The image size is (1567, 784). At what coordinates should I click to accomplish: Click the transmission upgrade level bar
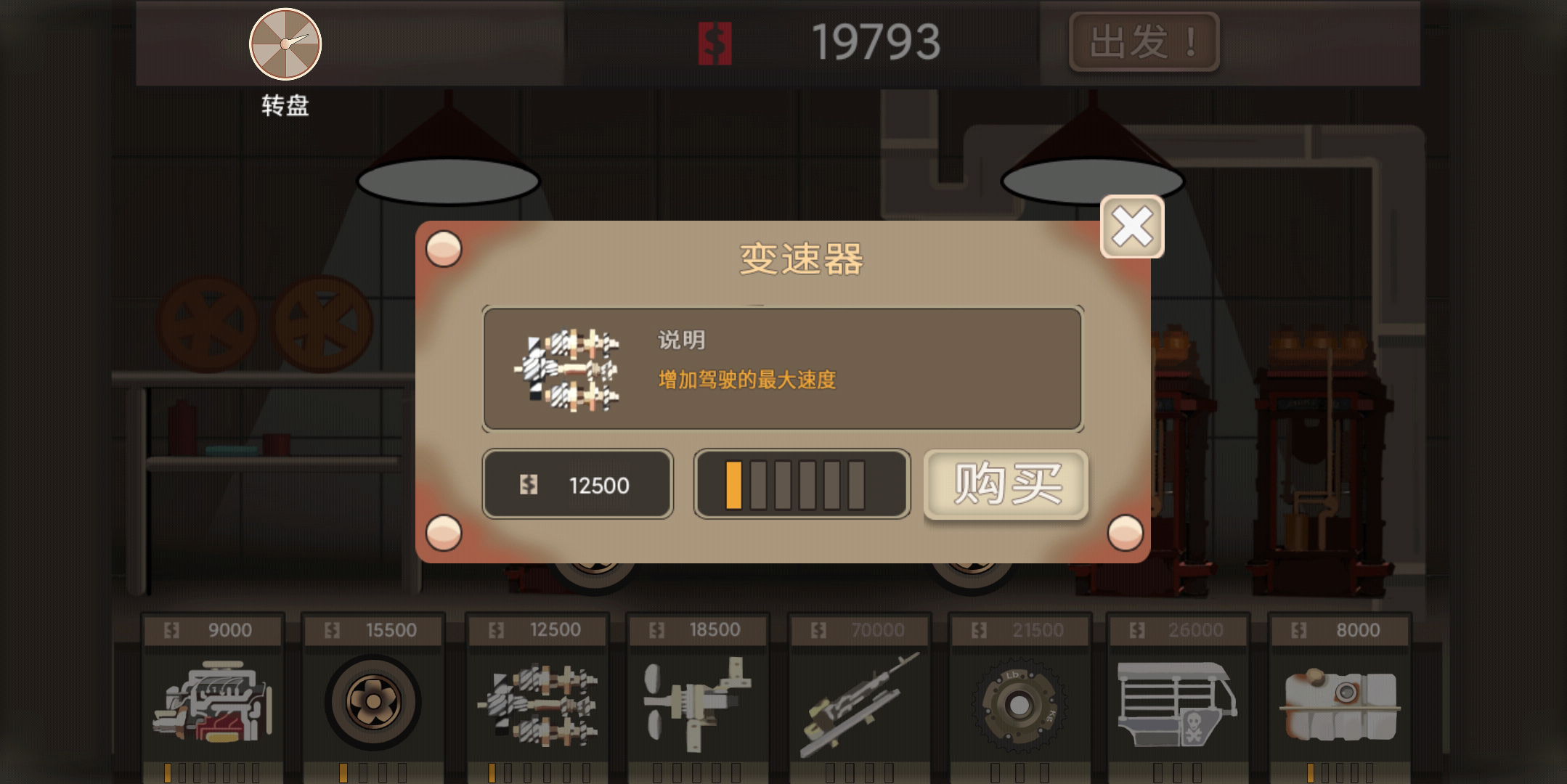(x=801, y=484)
